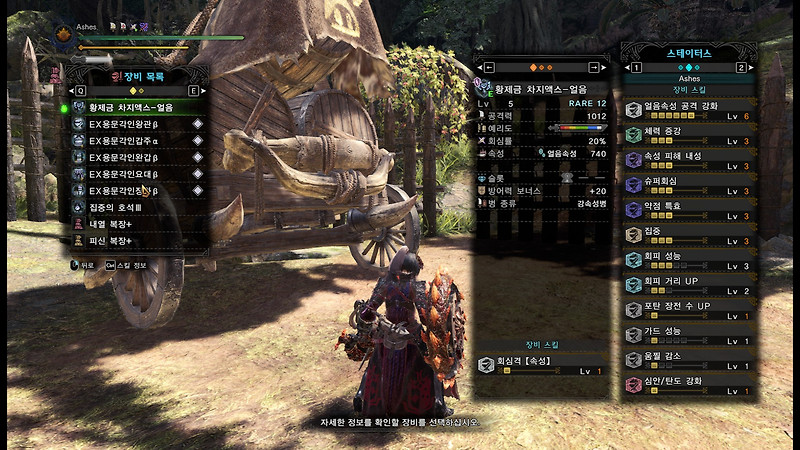Pick the EX용문각인완갑β arm armor row
The image size is (800, 450).
[x=135, y=157]
